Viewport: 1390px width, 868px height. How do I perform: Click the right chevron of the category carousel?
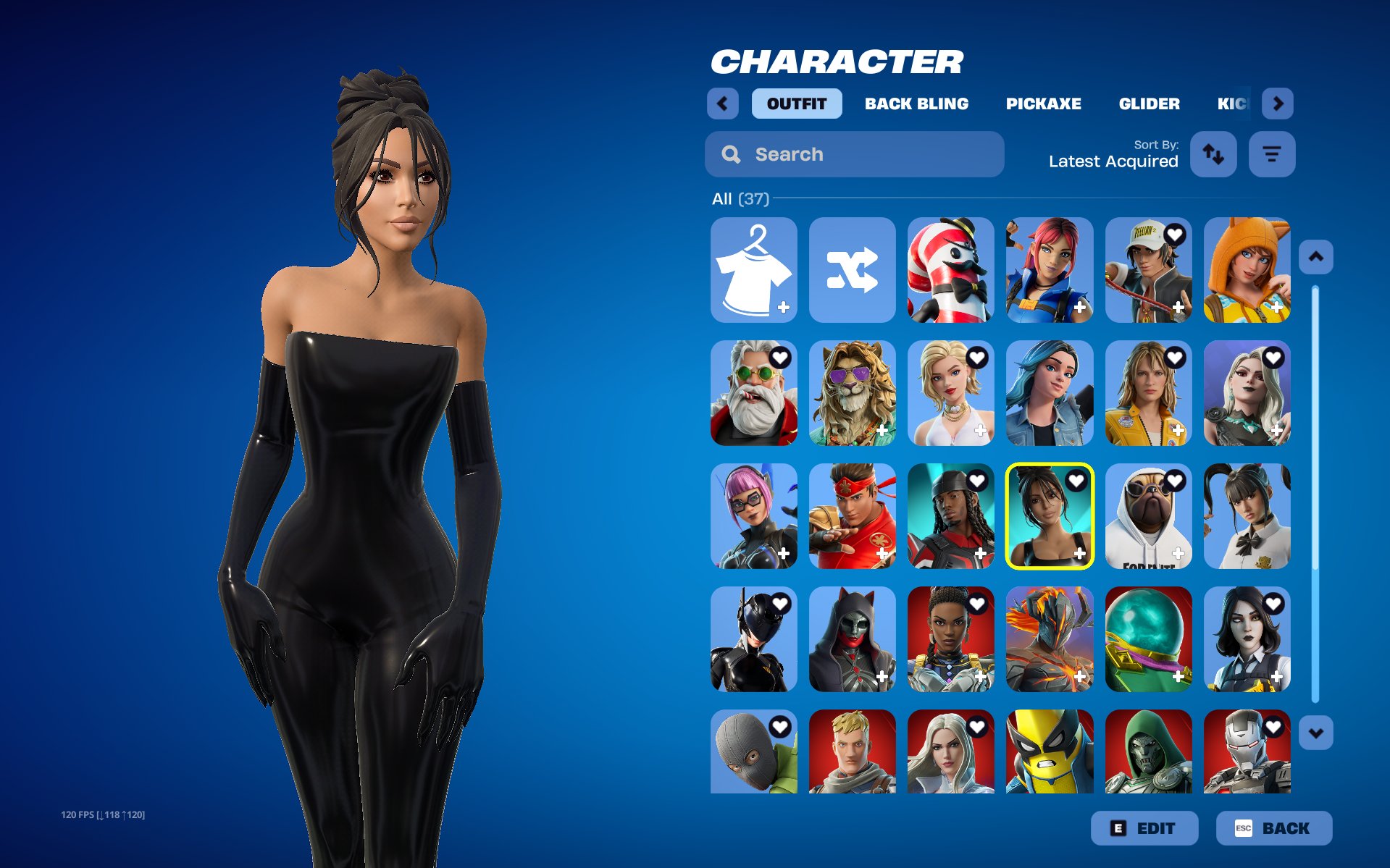1278,104
